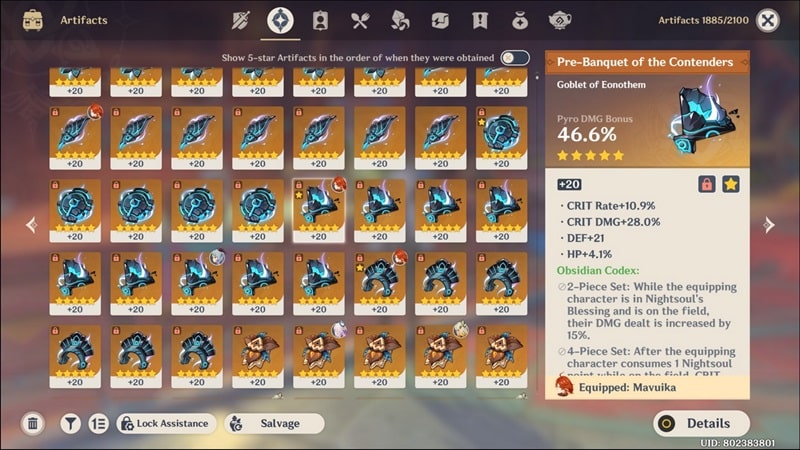Toggle the star mark on the goblet
800x450 pixels.
(731, 184)
